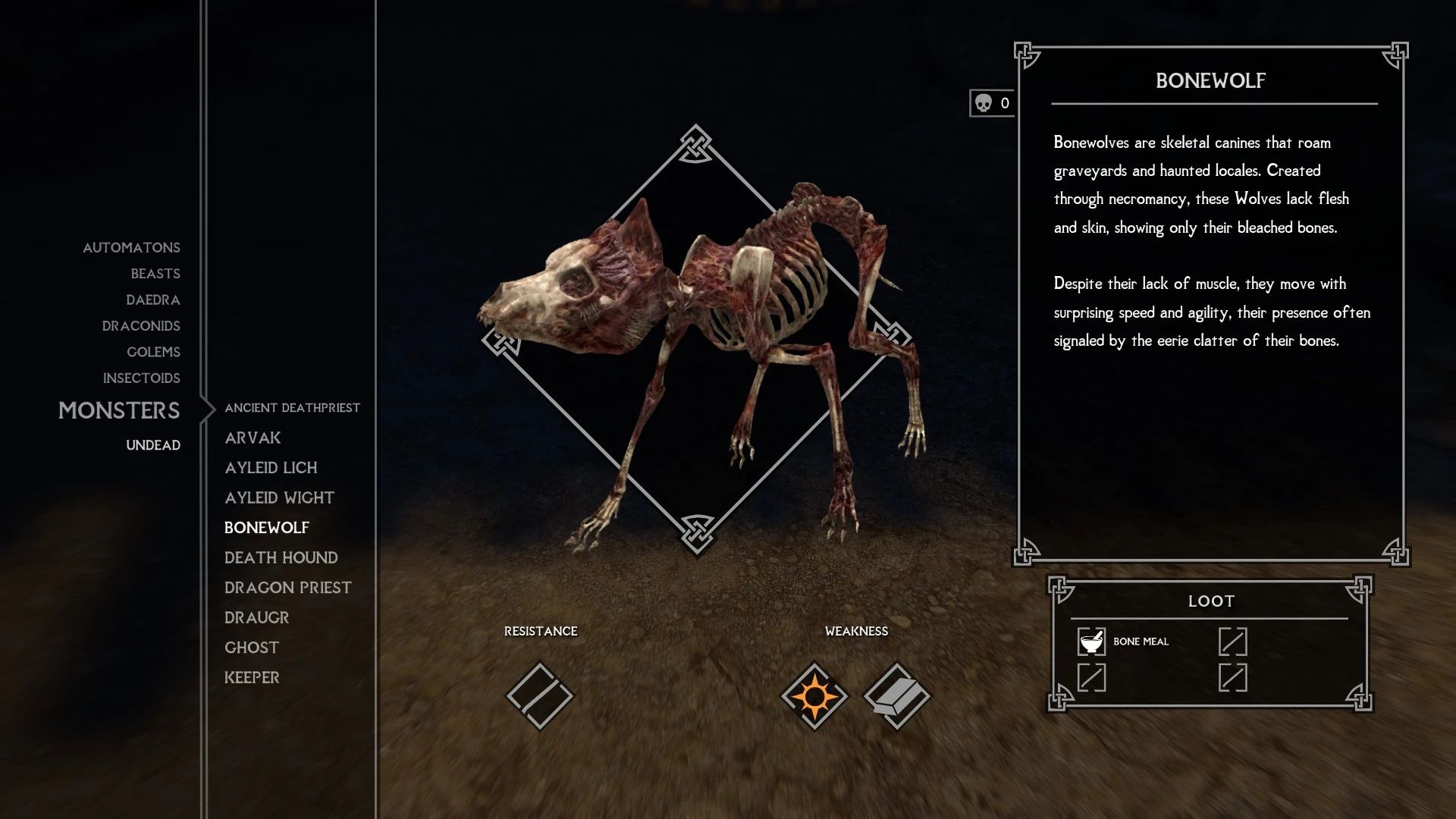Viewport: 1456px width, 819px height.
Task: Click the Bonewolf 3D model preview
Action: [x=705, y=326]
